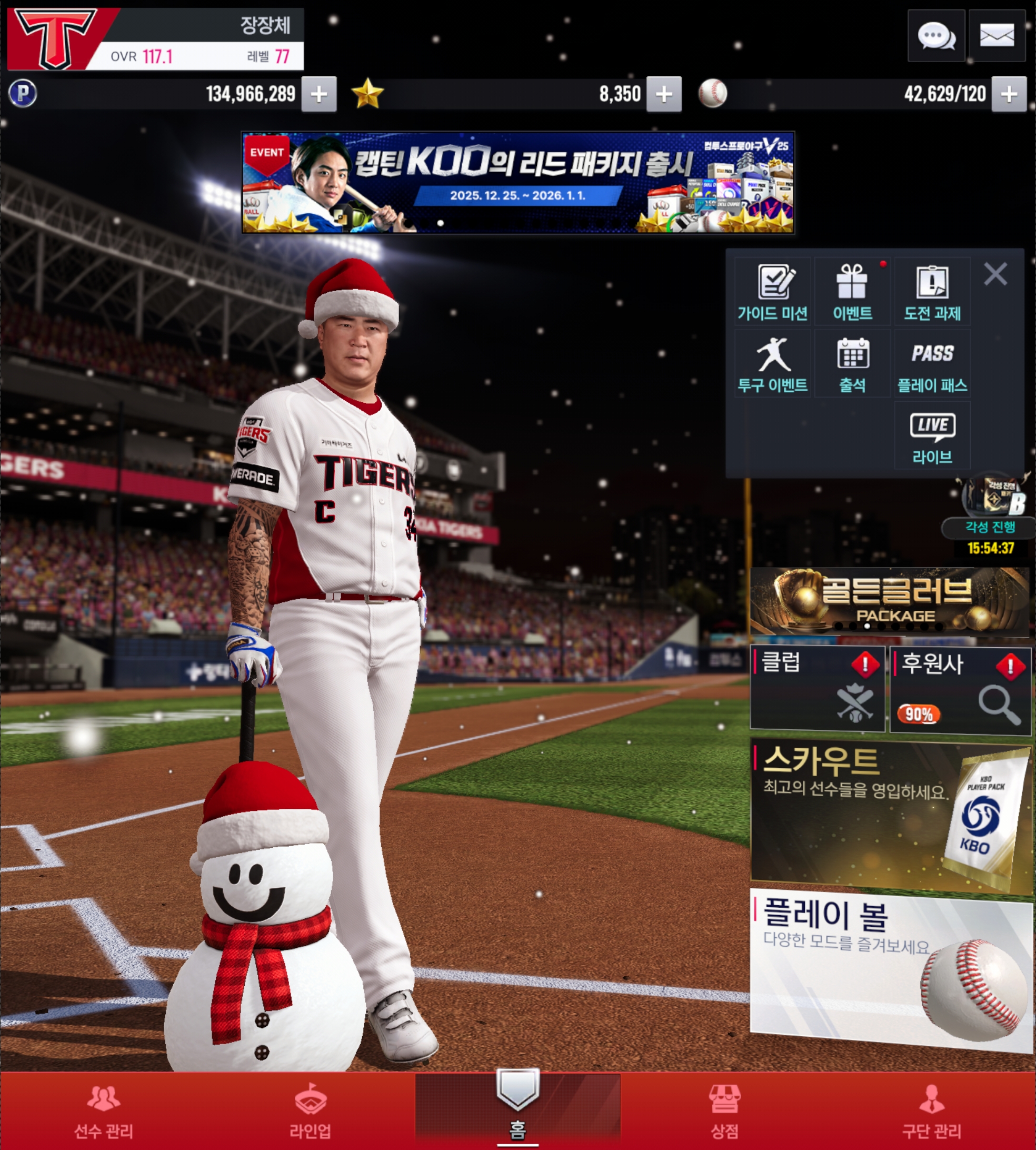1036x1150 pixels.
Task: Open the 투구 이벤트 pitching event
Action: tap(772, 363)
